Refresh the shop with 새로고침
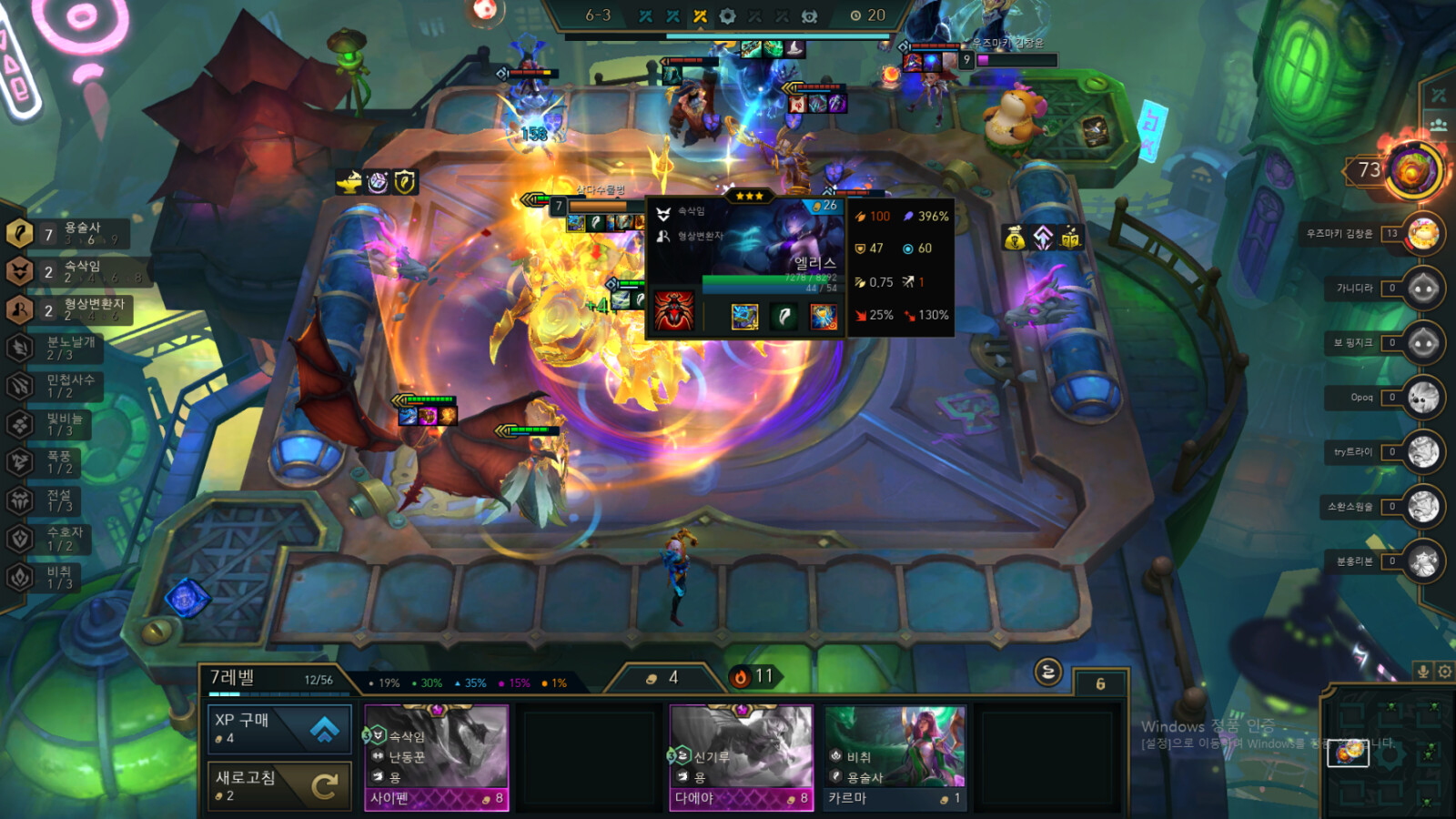The width and height of the screenshot is (1456, 819). coord(279,785)
